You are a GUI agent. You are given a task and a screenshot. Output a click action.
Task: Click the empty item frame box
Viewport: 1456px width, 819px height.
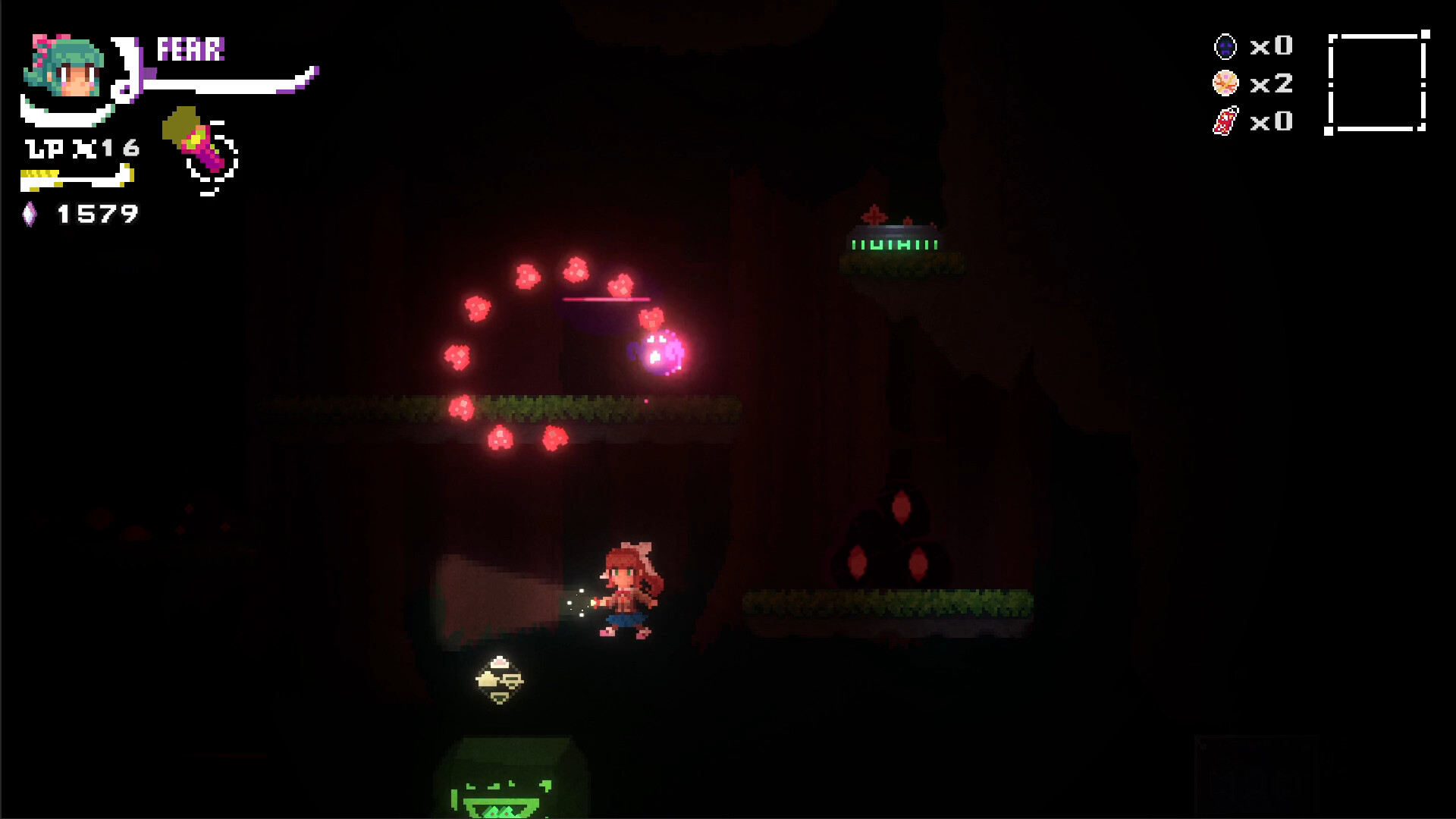1377,82
